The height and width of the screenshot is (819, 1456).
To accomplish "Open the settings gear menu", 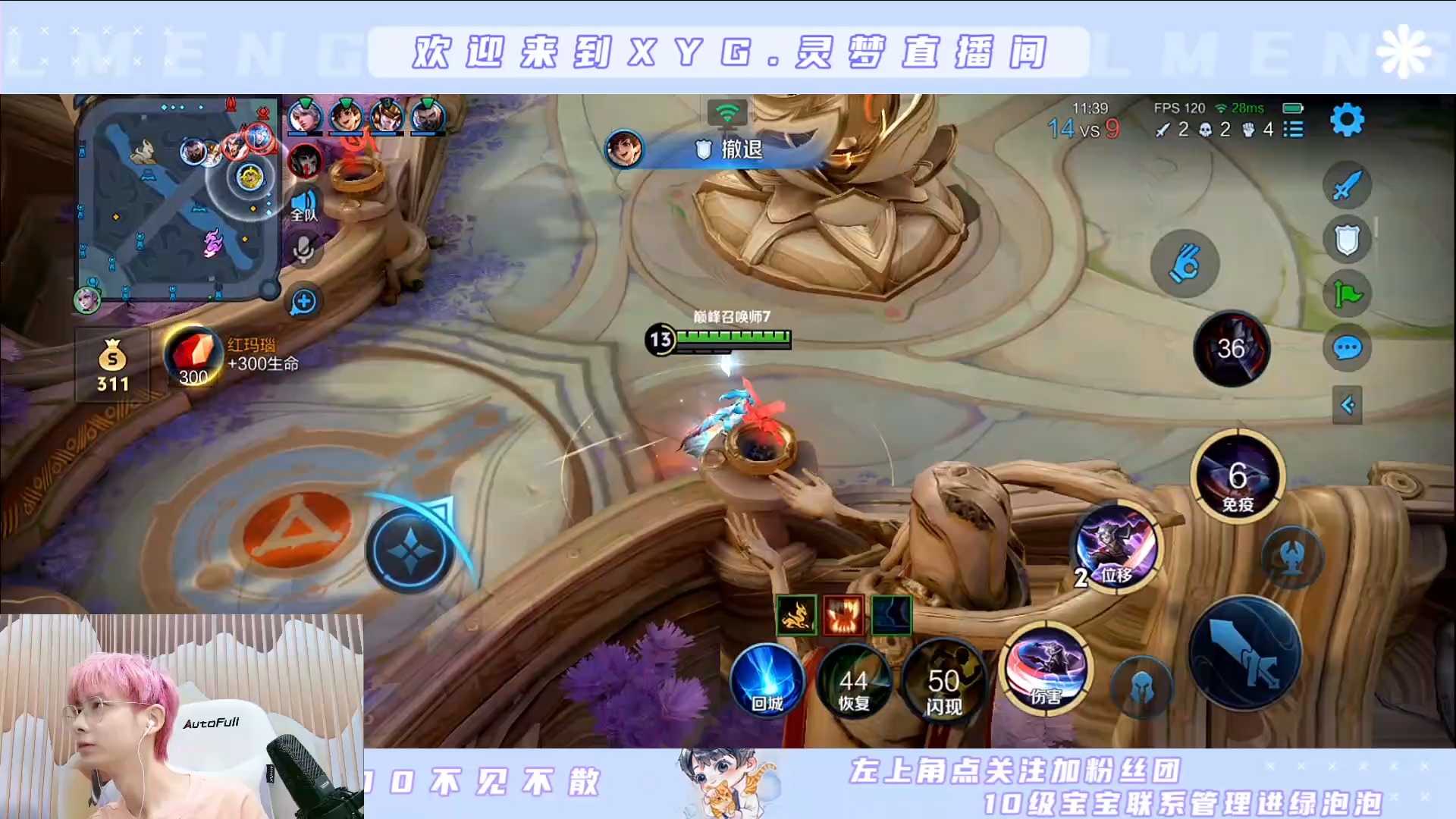I will pyautogui.click(x=1347, y=120).
